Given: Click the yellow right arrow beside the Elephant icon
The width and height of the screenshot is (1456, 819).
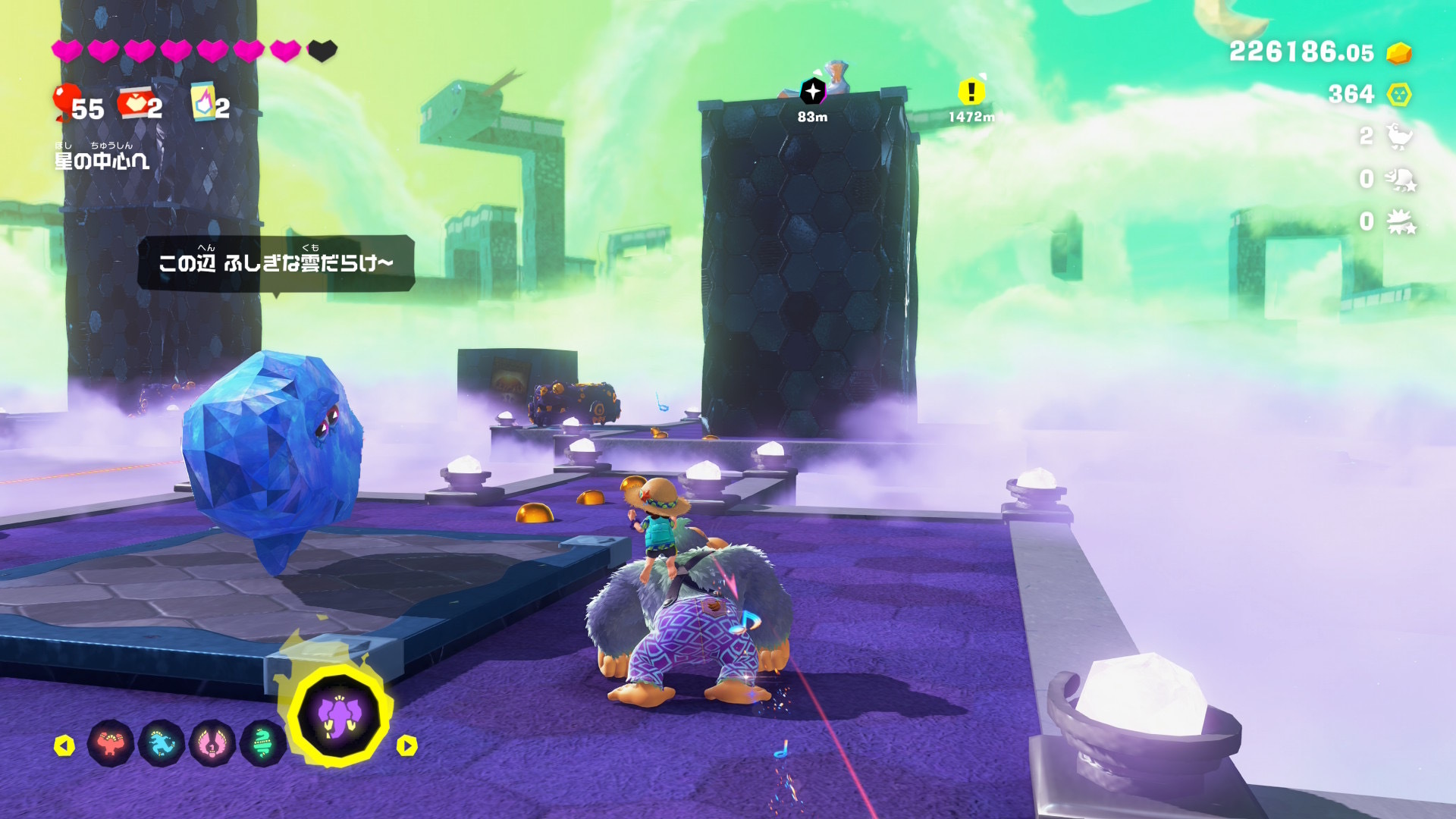Looking at the screenshot, I should (407, 745).
